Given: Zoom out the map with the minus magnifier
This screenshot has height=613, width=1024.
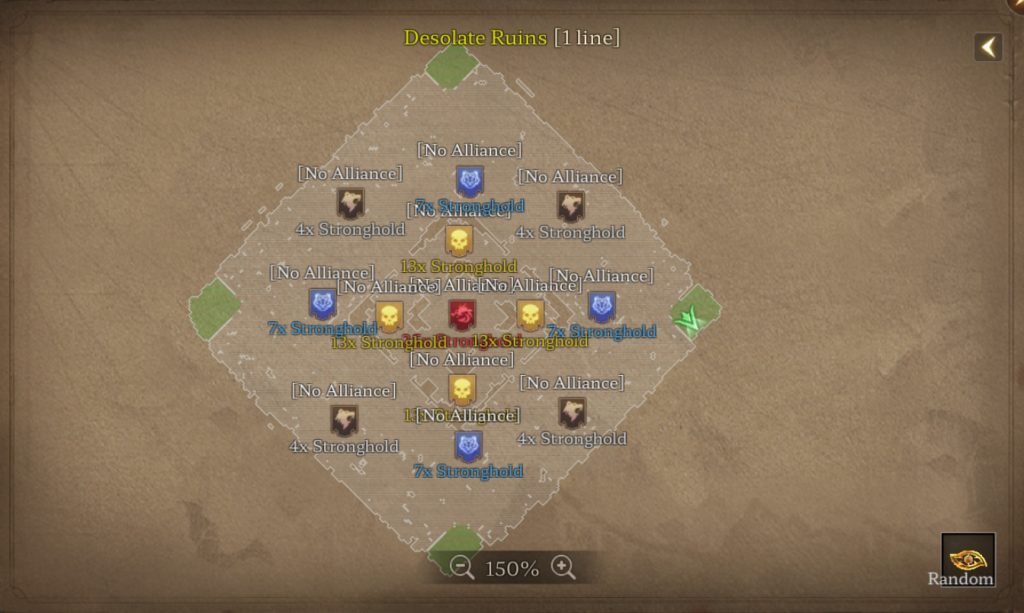Looking at the screenshot, I should [462, 568].
